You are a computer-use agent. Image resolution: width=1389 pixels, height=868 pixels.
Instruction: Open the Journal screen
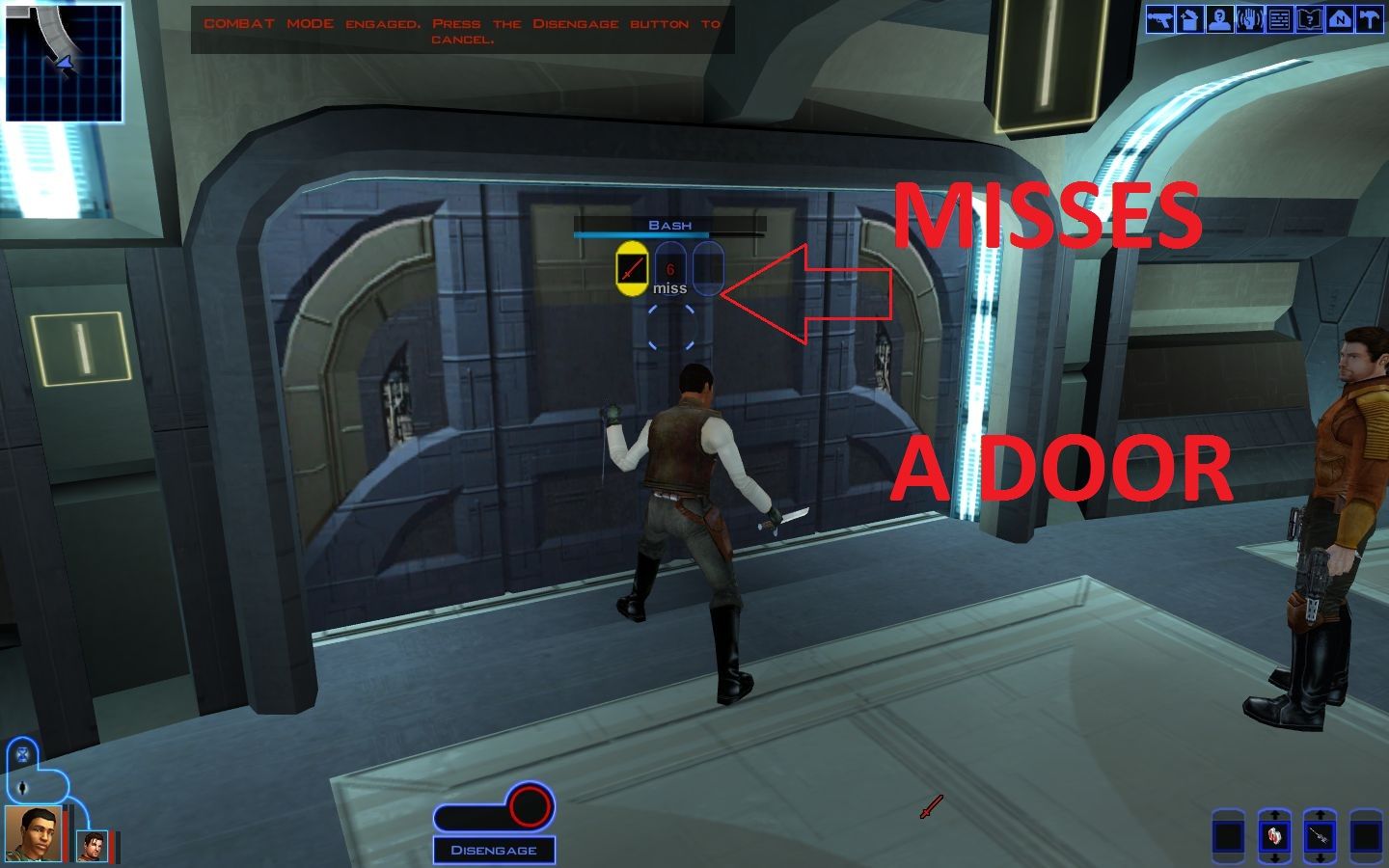pos(1308,21)
